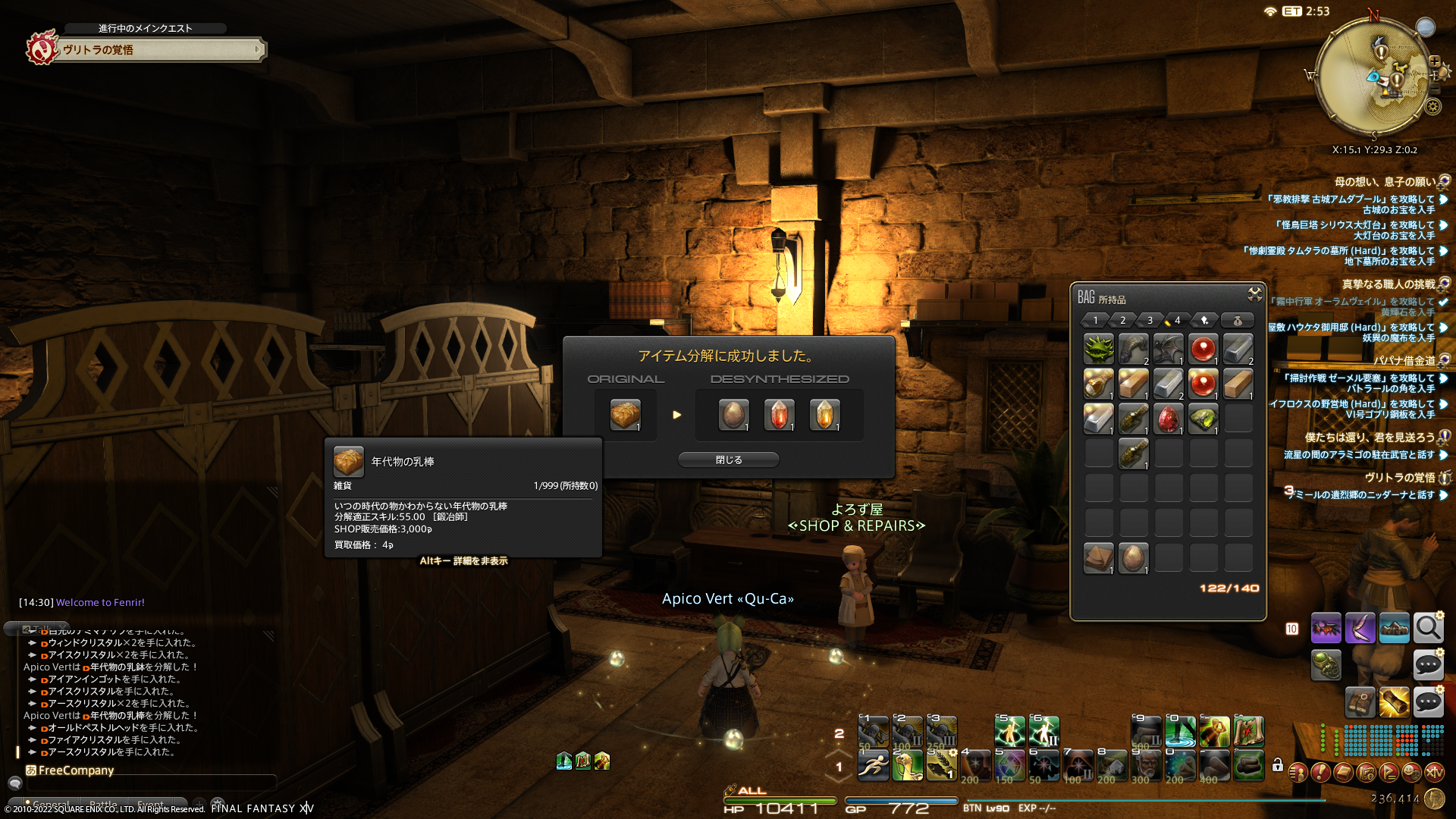Click the circular minimap
This screenshot has height=819, width=1456.
click(1373, 76)
